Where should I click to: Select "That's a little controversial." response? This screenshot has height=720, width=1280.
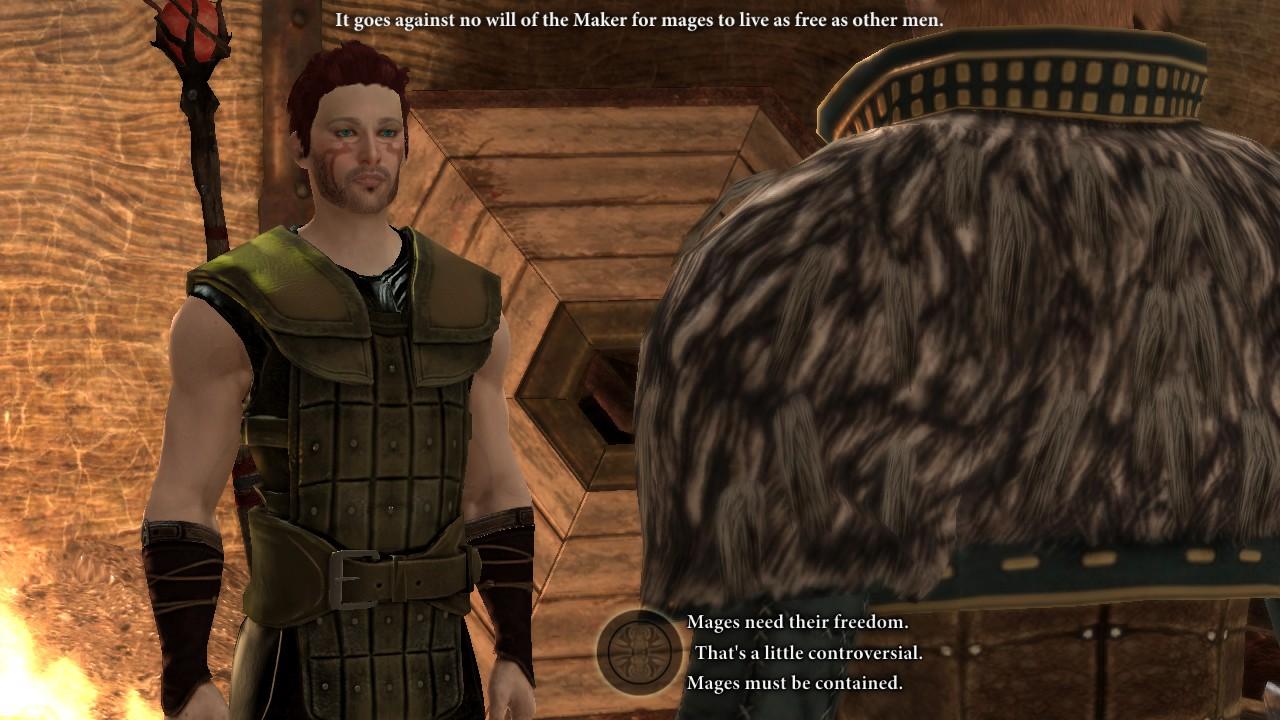click(x=808, y=653)
